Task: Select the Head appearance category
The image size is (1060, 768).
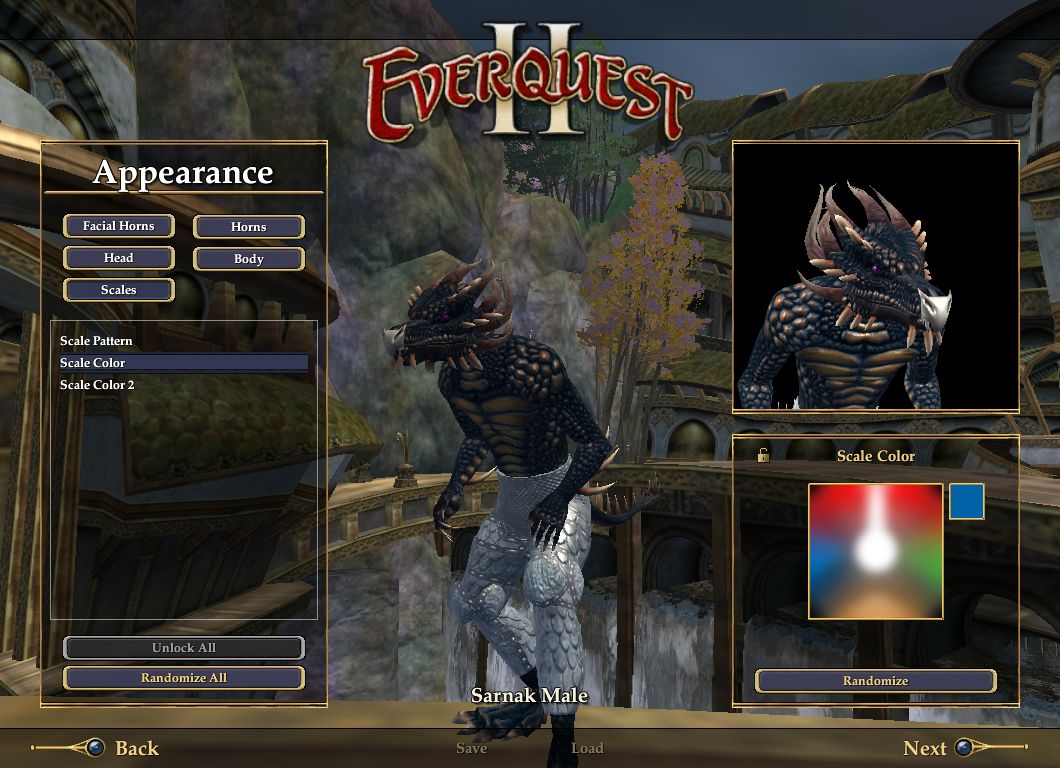Action: tap(118, 258)
